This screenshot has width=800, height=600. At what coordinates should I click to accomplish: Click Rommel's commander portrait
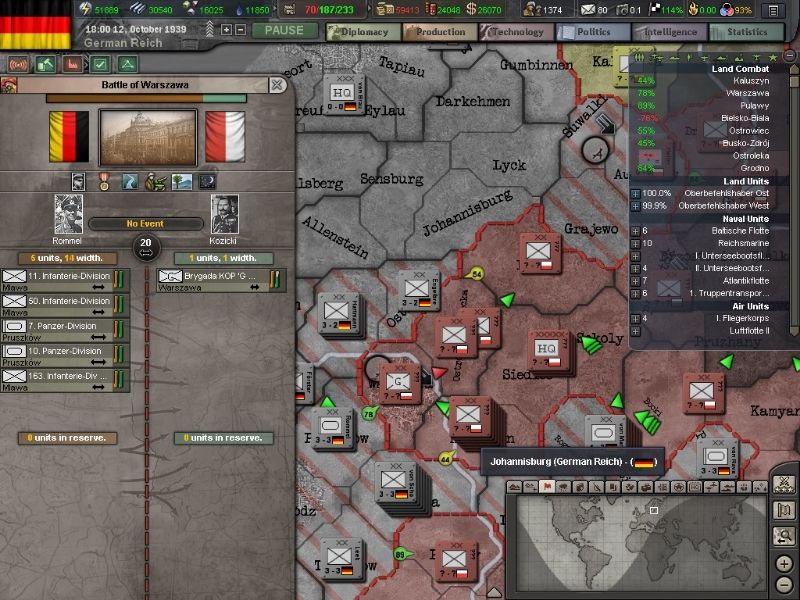tap(69, 214)
